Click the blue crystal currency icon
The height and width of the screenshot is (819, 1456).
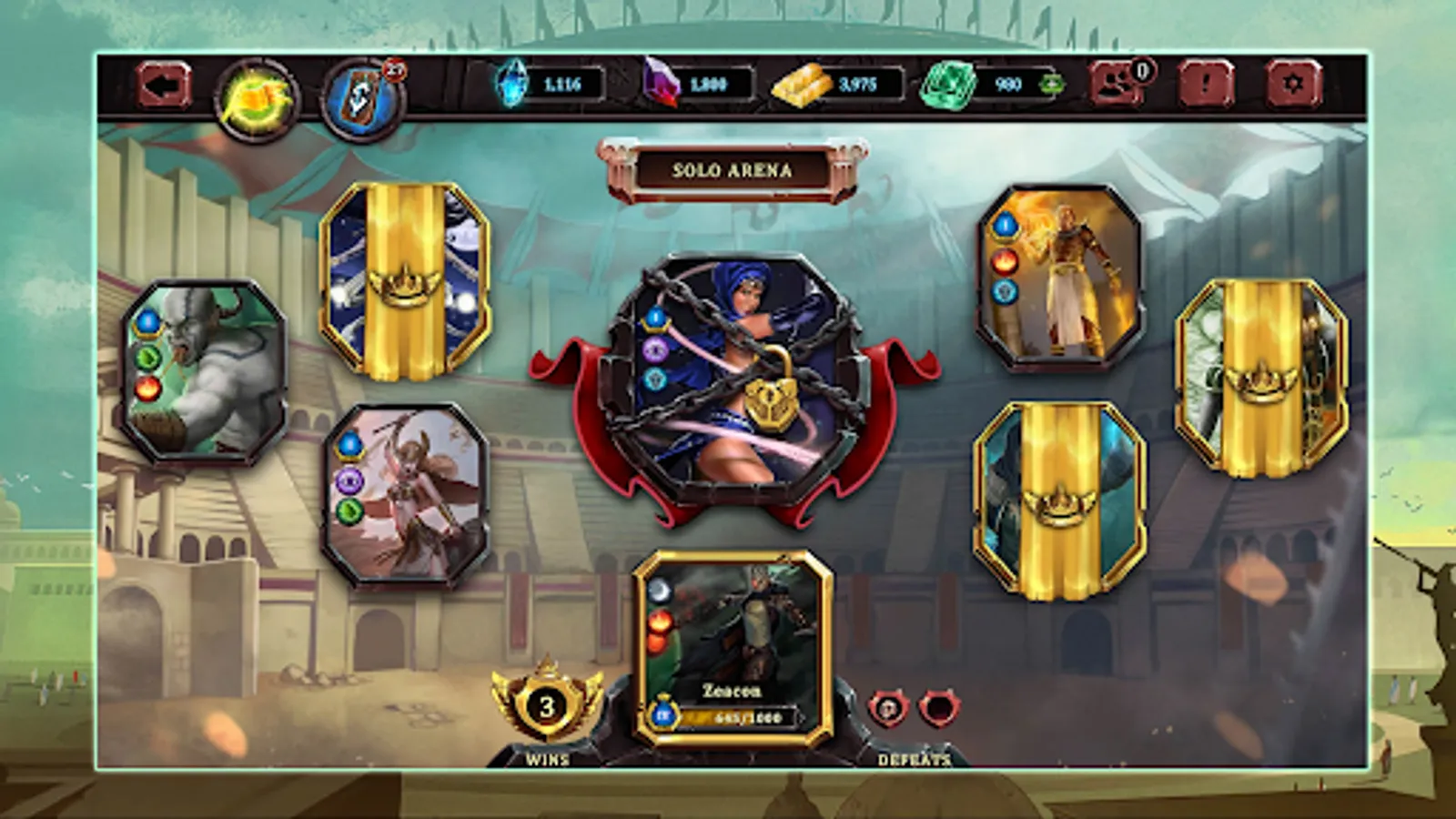click(x=511, y=86)
